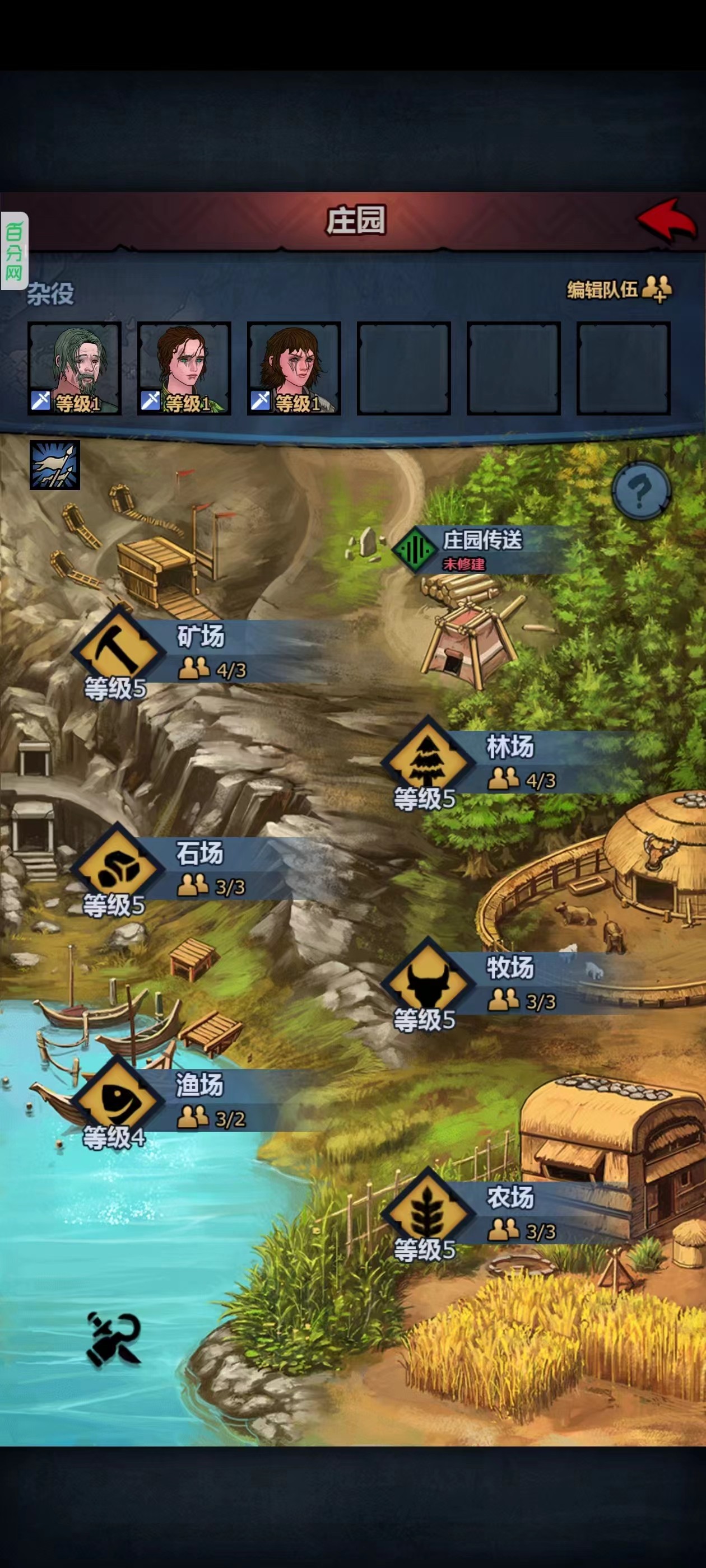Select the 矿场 mine building

click(x=118, y=651)
